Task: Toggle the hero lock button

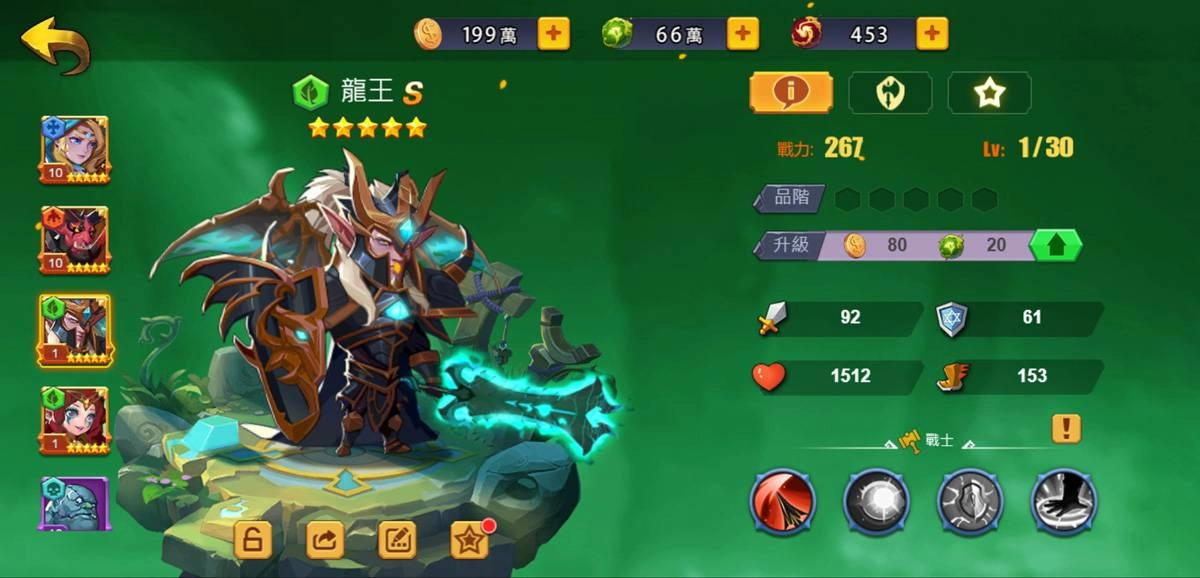Action: point(253,540)
